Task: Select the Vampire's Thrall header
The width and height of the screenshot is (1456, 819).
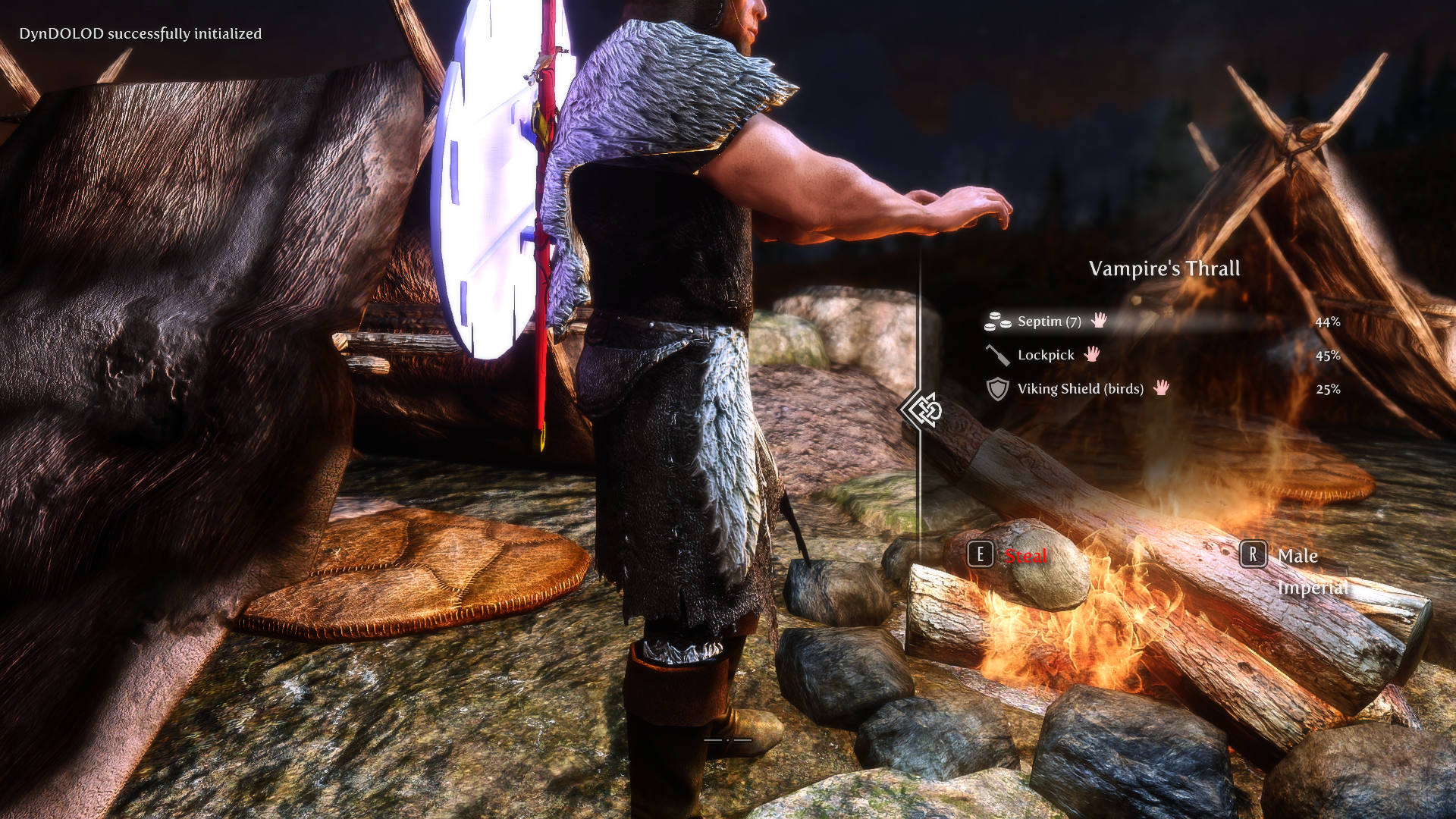Action: [x=1164, y=268]
